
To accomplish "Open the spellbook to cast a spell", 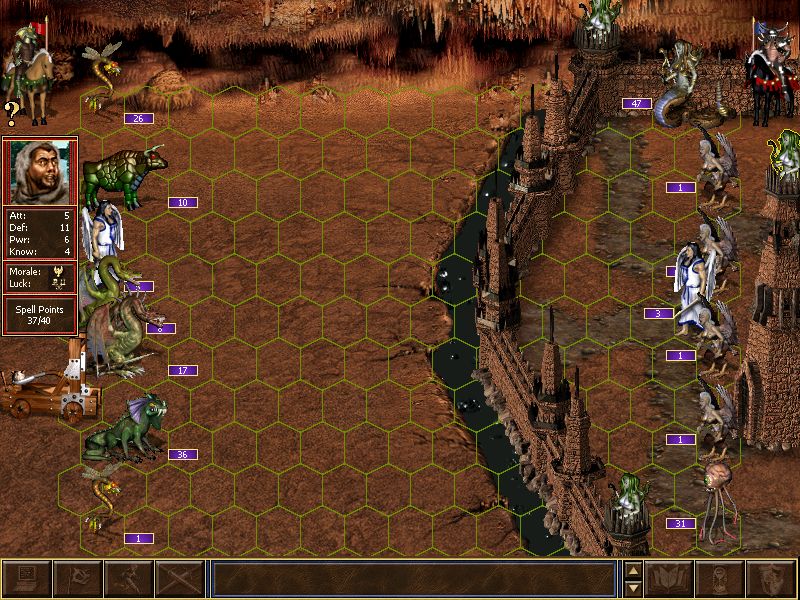I will [670, 578].
